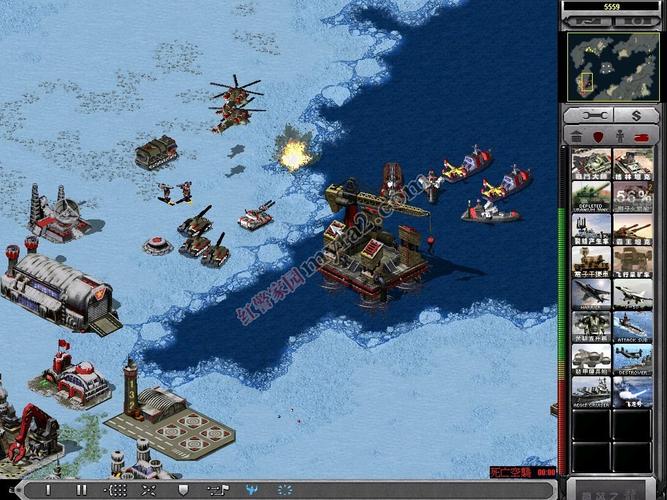Viewport: 667px width, 500px height.
Task: Choose the jet fighter build icon
Action: (x=633, y=293)
